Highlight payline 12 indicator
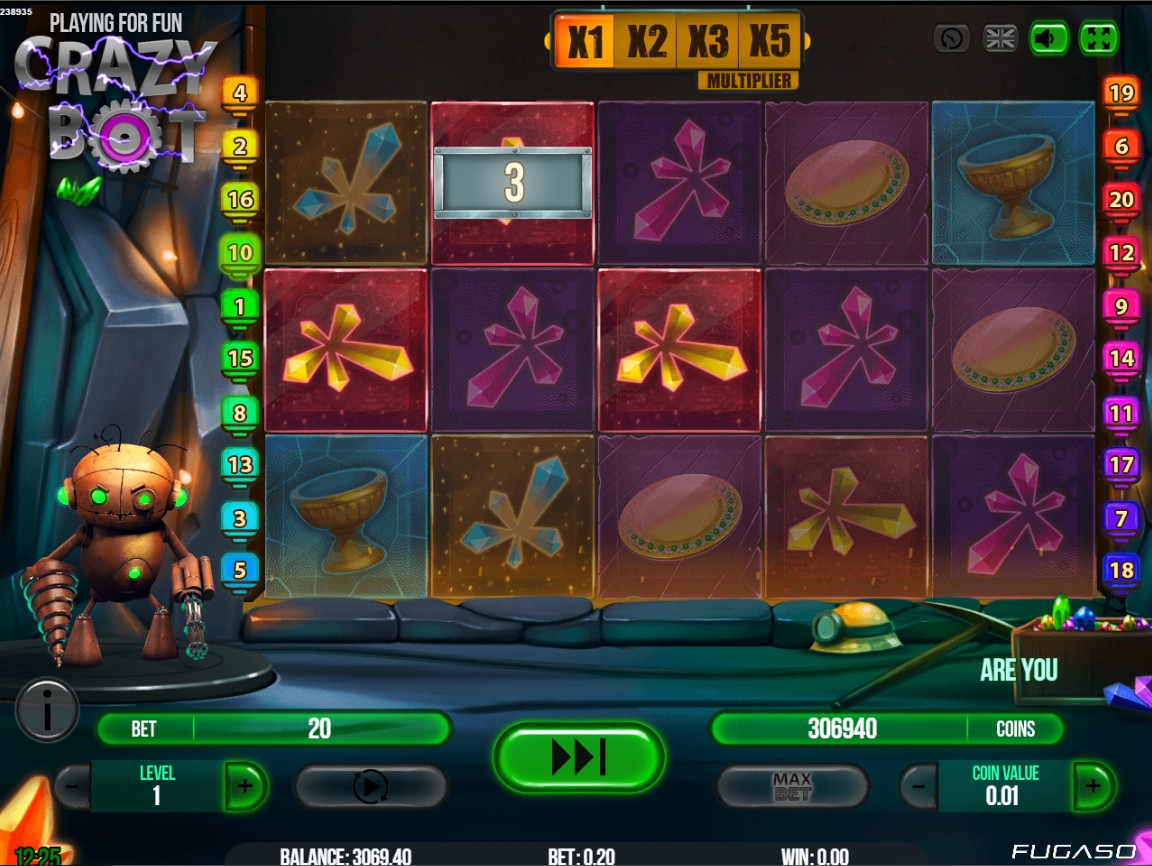The image size is (1152, 866). coord(1121,252)
